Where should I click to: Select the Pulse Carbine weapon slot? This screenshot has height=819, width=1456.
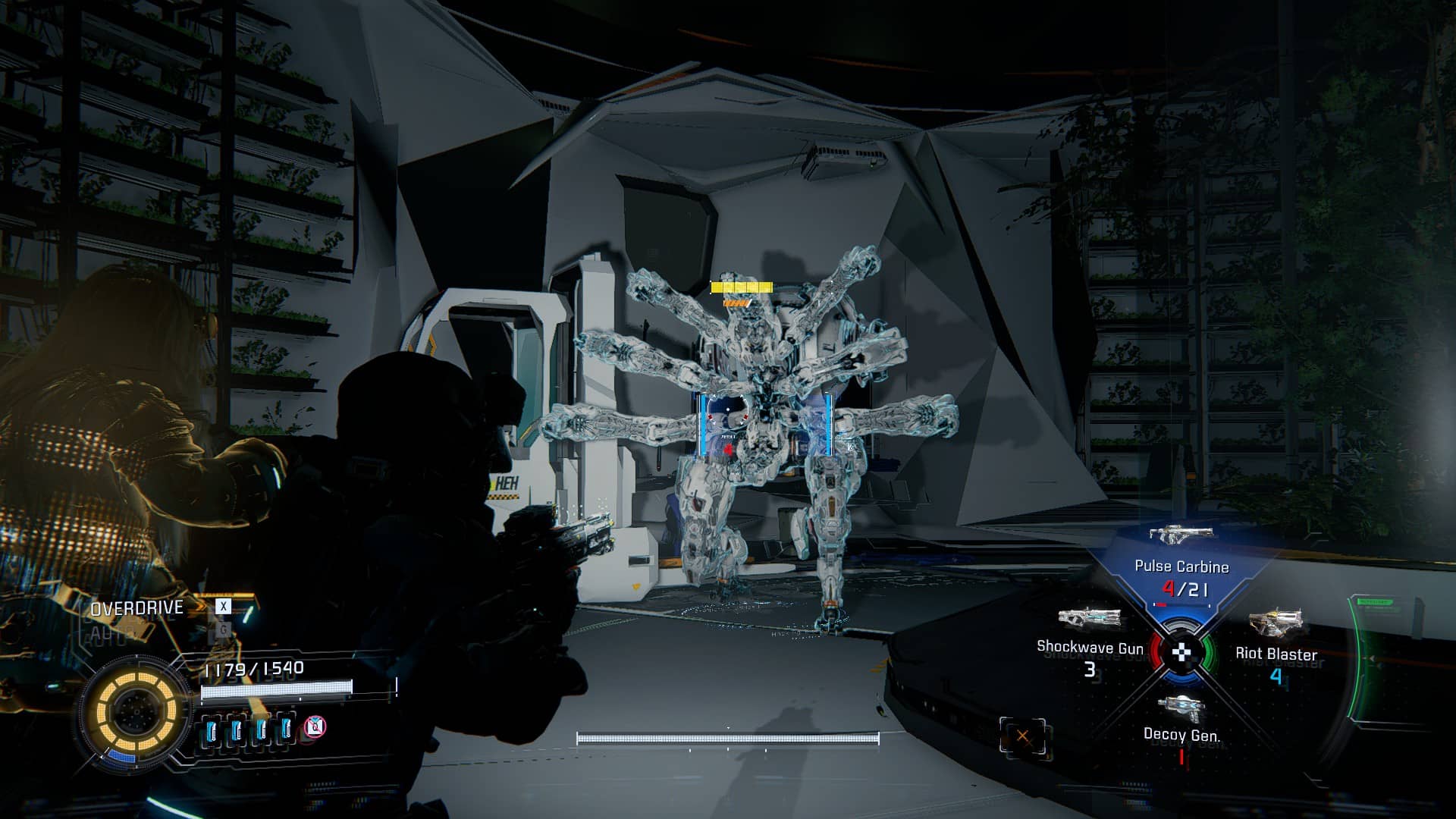[x=1181, y=565]
